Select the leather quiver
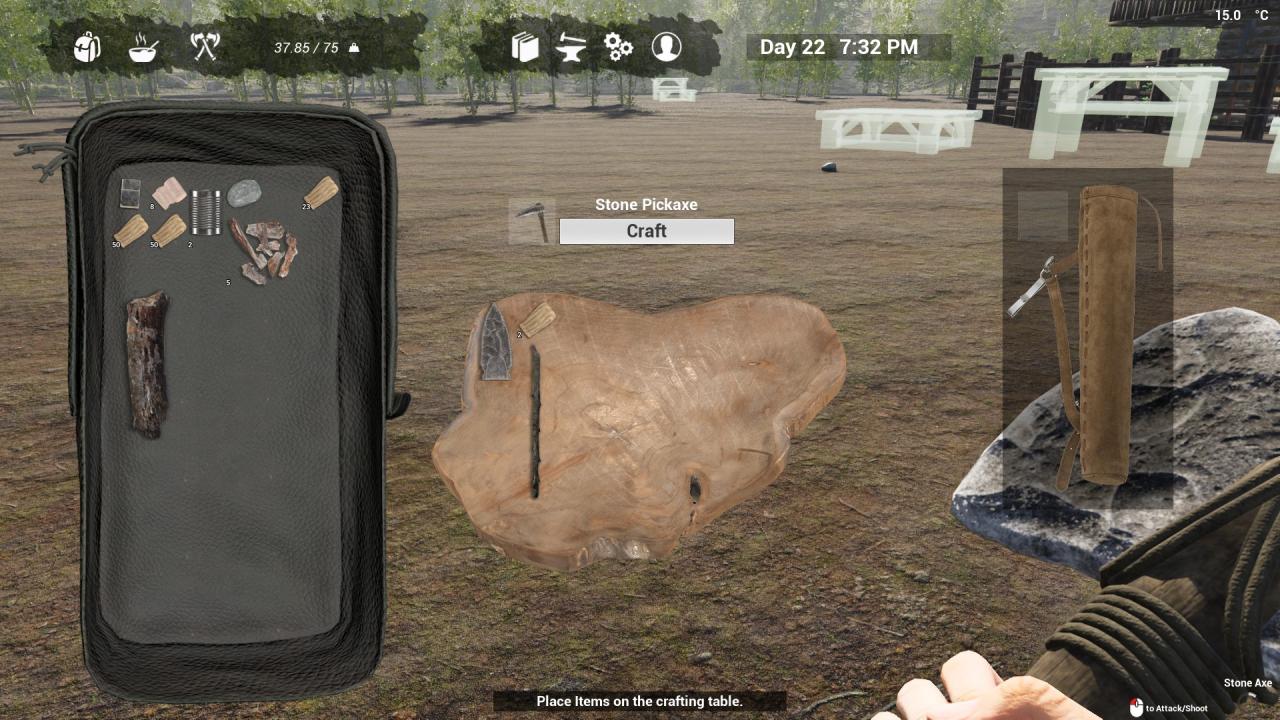 (1107, 333)
